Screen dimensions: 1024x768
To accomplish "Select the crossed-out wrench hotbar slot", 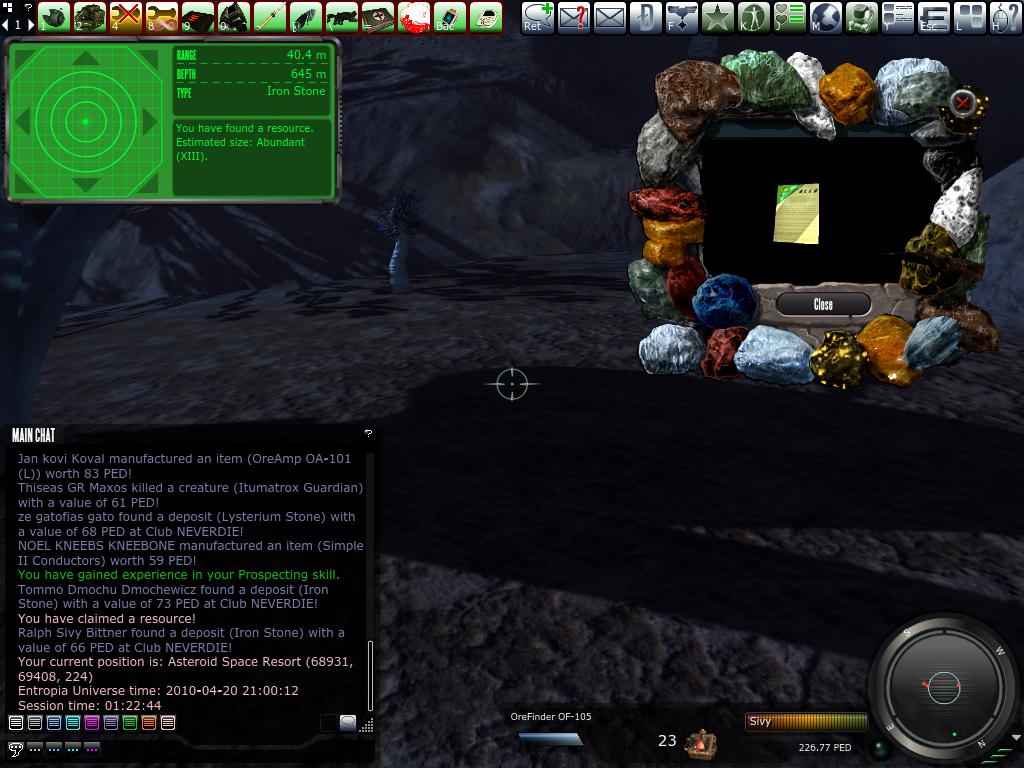I will coord(125,17).
